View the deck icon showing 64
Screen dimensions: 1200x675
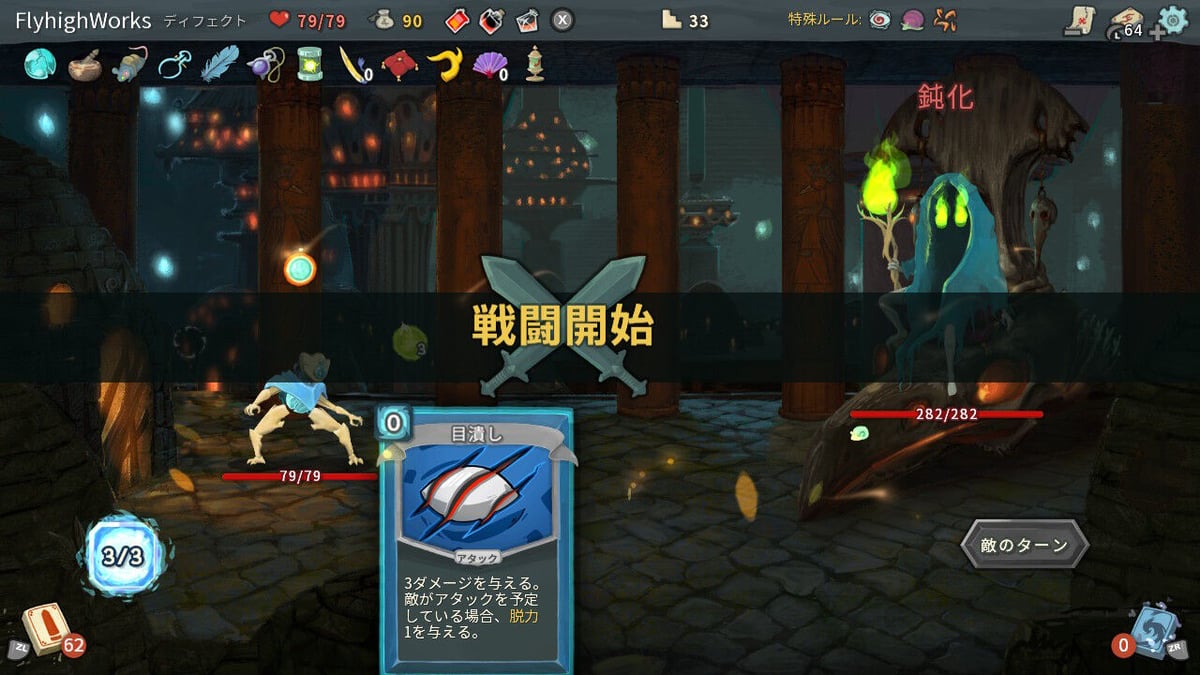1127,21
